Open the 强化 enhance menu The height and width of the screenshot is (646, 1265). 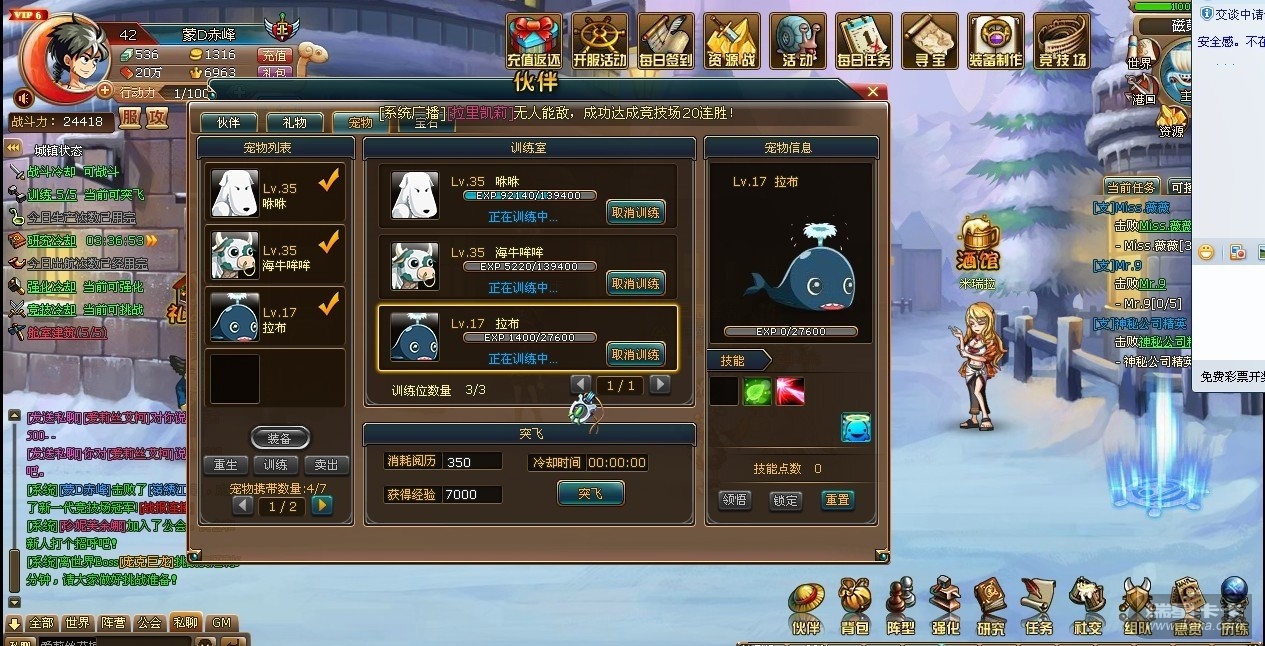pyautogui.click(x=945, y=608)
